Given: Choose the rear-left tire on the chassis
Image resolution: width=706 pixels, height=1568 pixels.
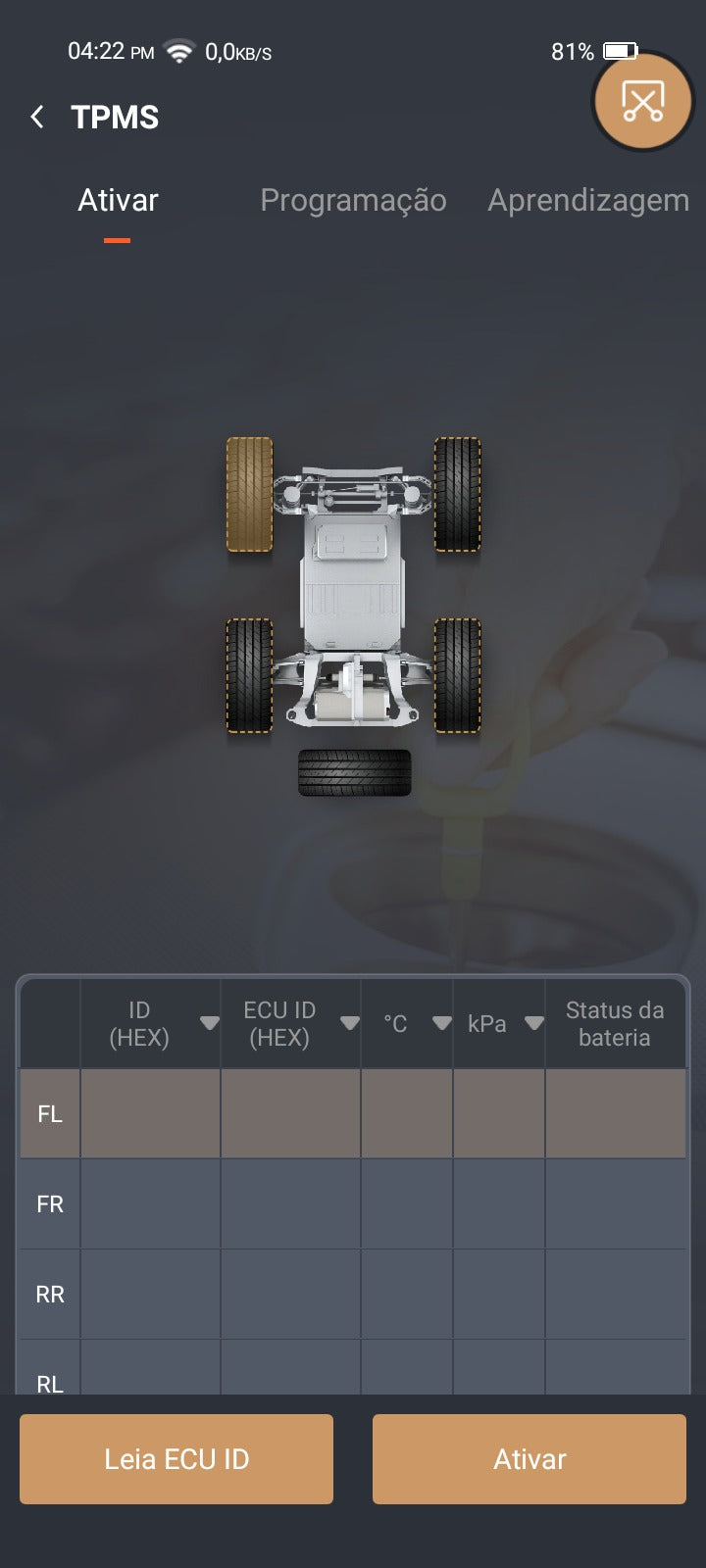Looking at the screenshot, I should coord(250,675).
